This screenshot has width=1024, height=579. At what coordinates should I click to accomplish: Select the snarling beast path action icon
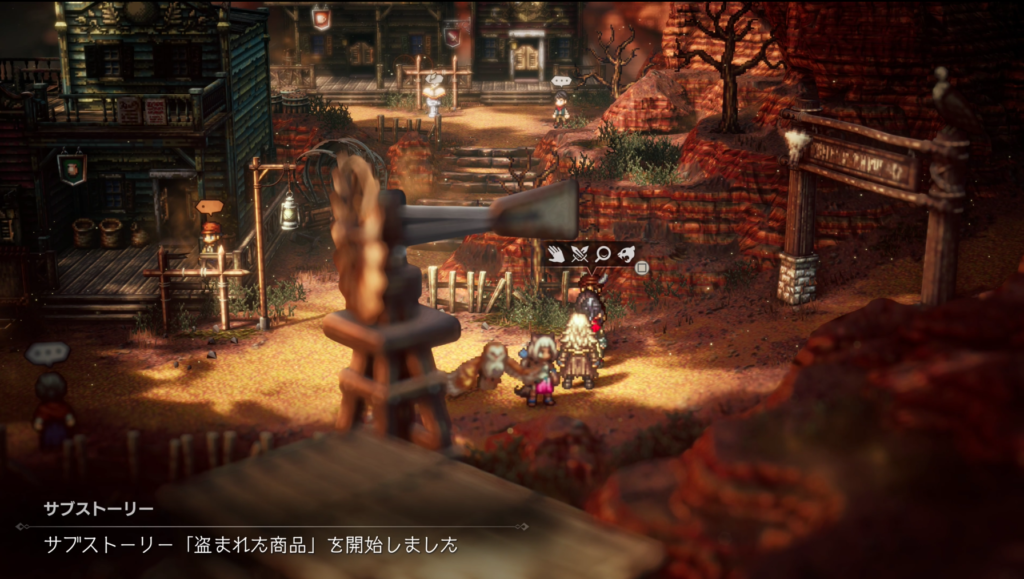click(x=626, y=254)
